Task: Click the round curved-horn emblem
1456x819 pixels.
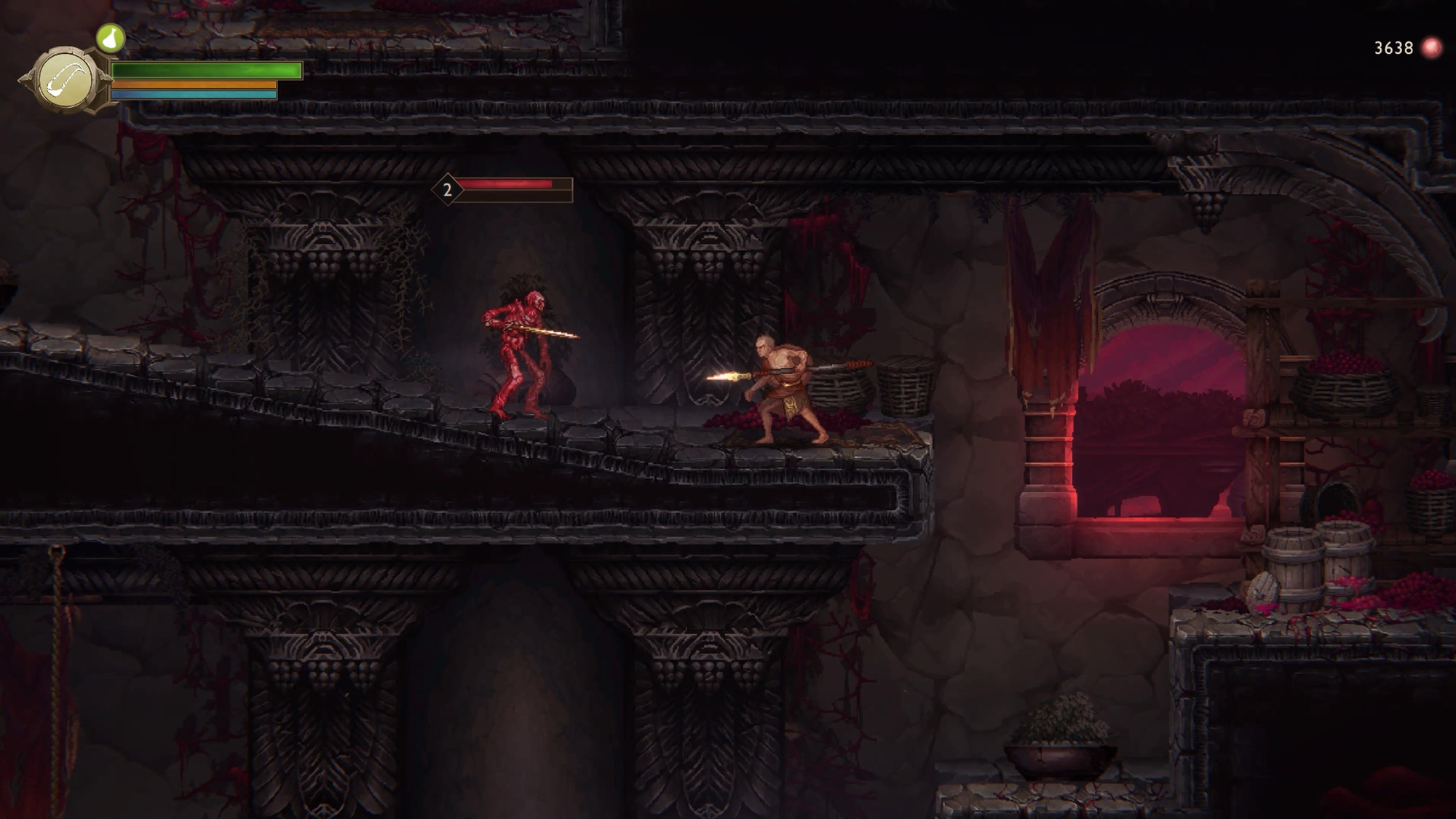Action: (x=66, y=80)
